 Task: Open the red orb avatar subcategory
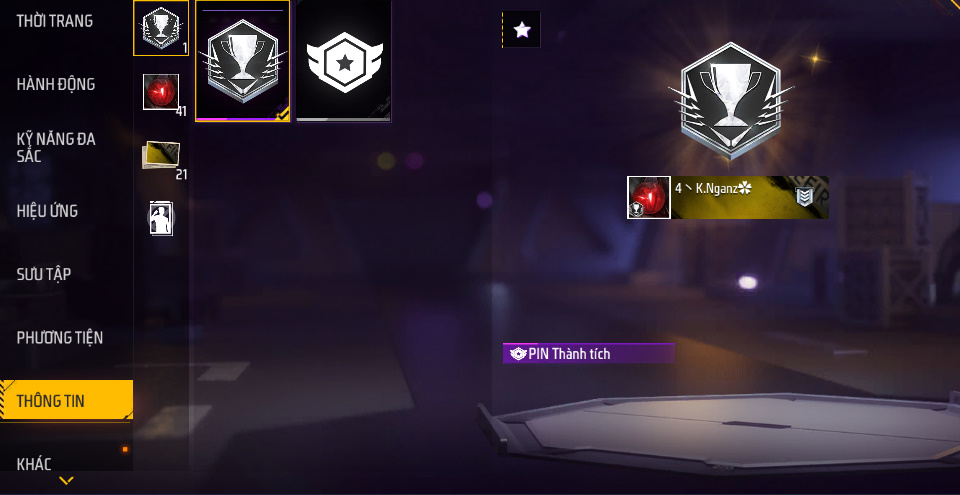point(160,92)
